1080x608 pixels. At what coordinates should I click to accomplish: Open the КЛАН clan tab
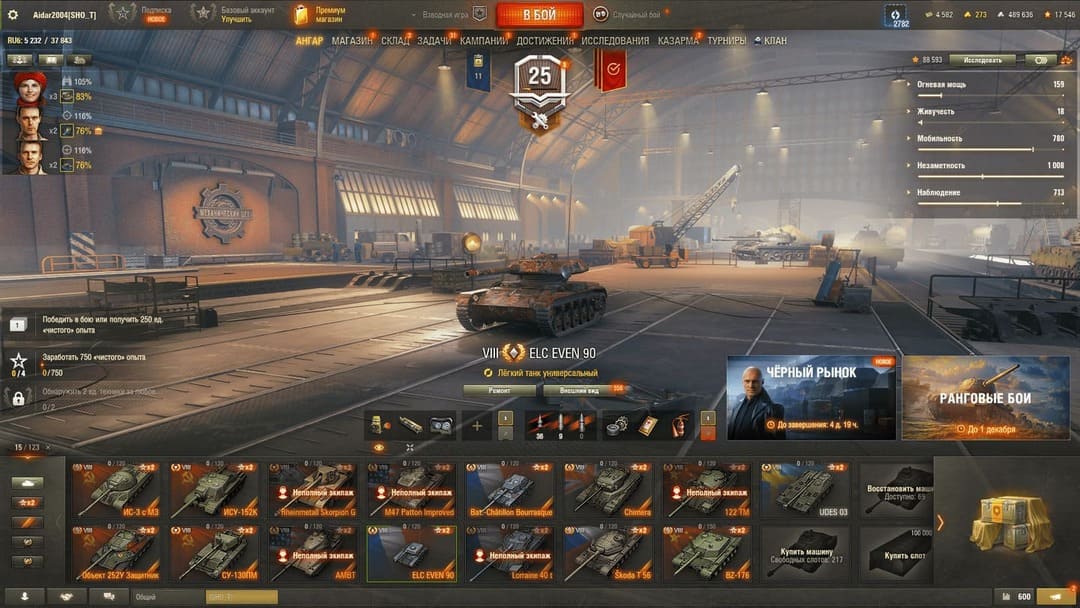point(774,41)
